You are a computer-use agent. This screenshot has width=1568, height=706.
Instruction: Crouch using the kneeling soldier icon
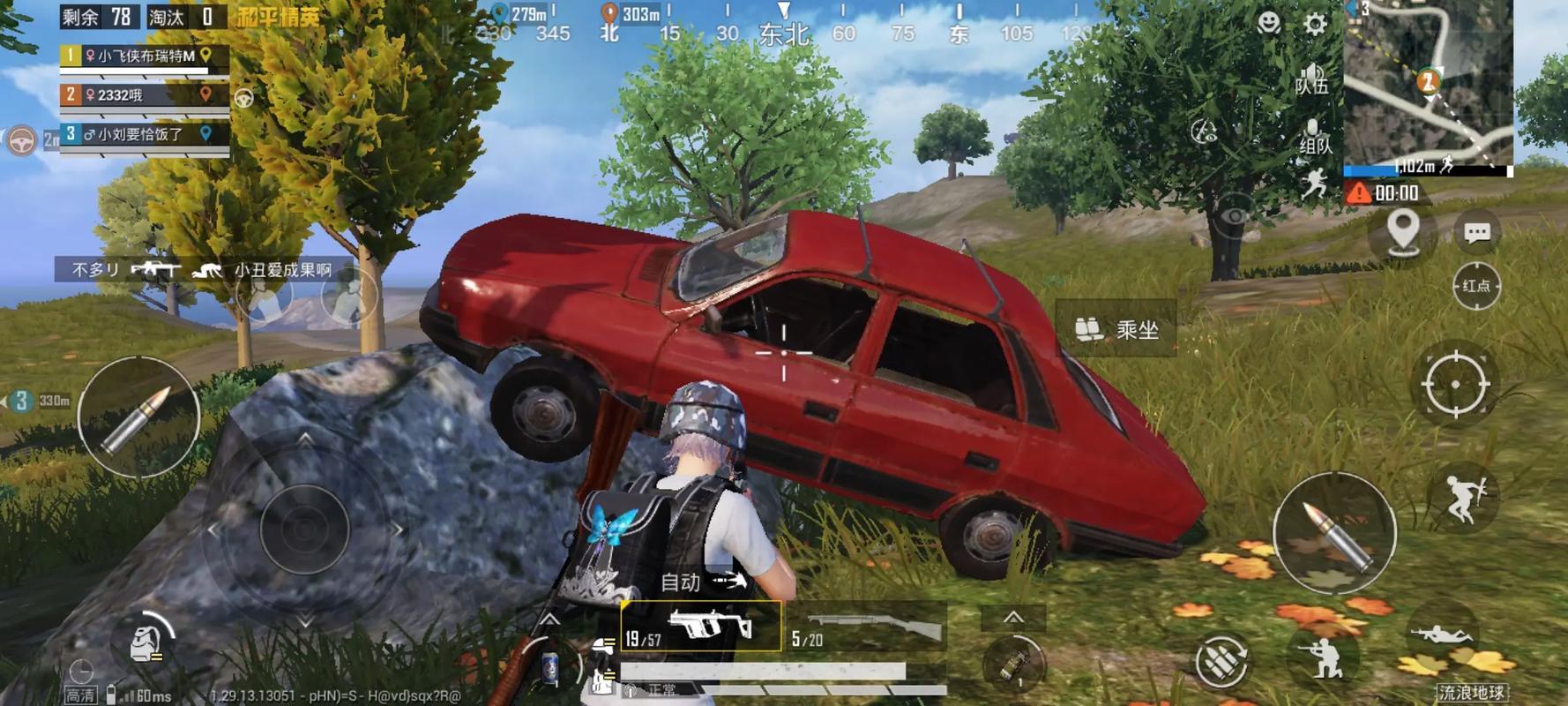1322,657
